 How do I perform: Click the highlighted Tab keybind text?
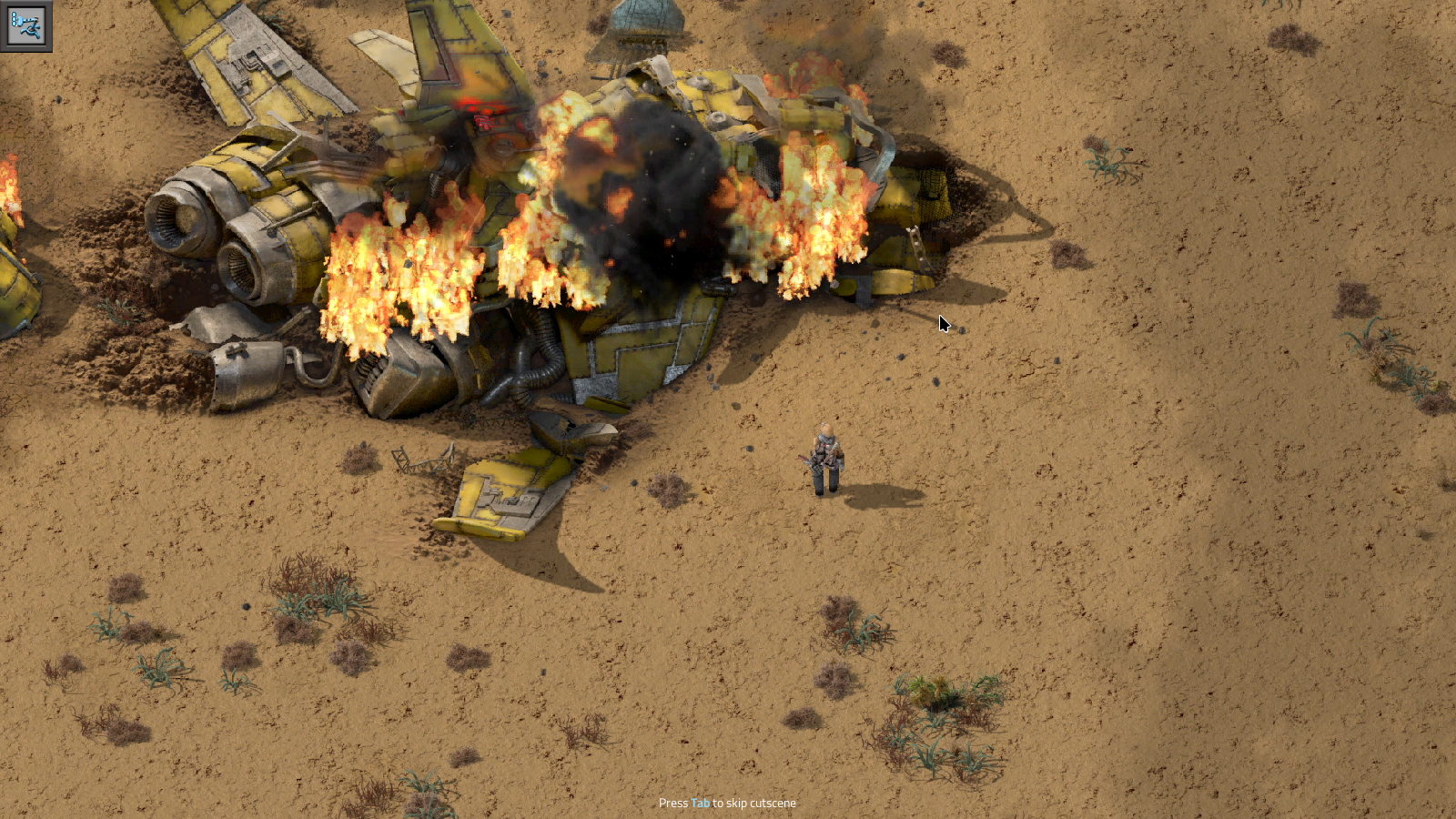(699, 804)
